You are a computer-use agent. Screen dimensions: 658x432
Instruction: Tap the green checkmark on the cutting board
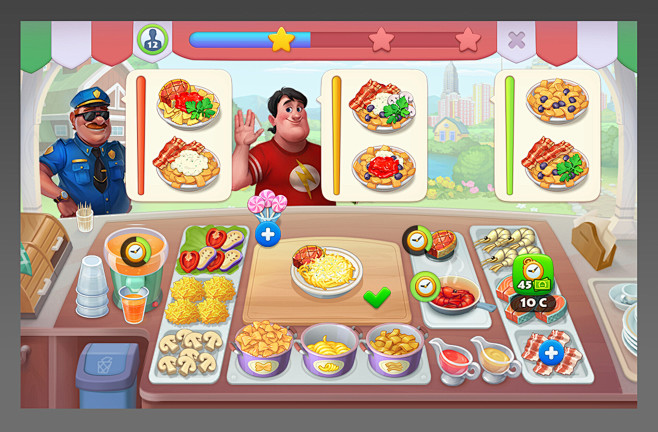click(377, 297)
